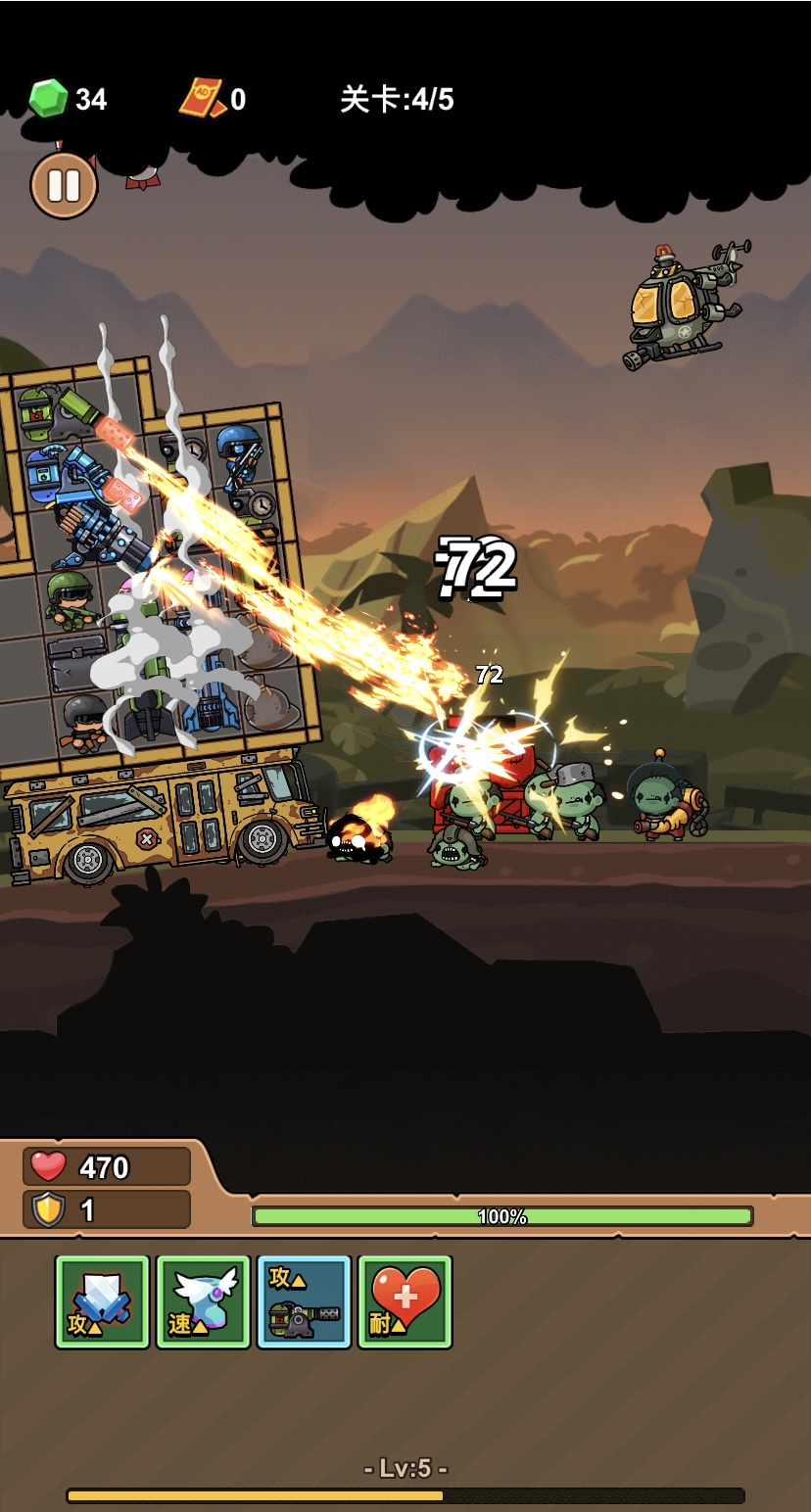The height and width of the screenshot is (1512, 811).
Task: Pick the red heart durability upgrade
Action: tap(405, 1301)
